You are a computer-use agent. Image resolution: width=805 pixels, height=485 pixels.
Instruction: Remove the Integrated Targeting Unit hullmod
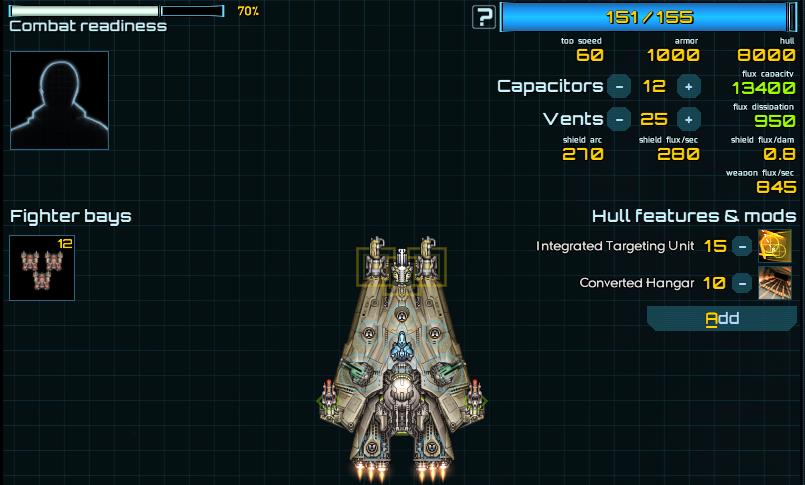(x=741, y=246)
